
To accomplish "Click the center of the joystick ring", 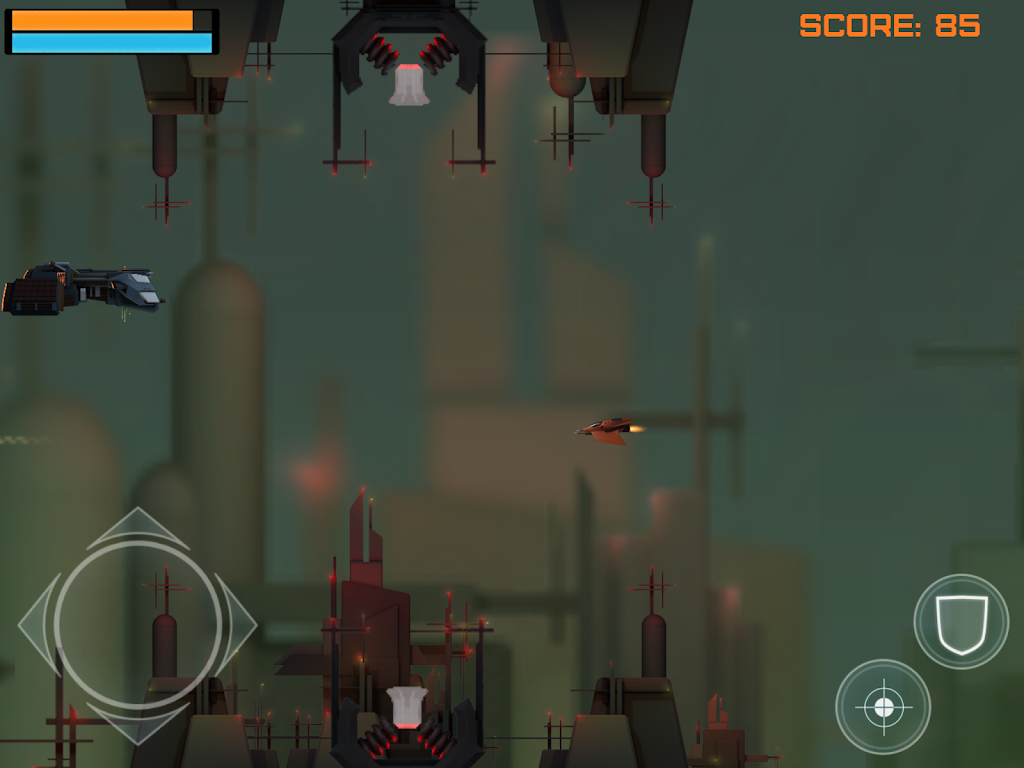I will (138, 624).
